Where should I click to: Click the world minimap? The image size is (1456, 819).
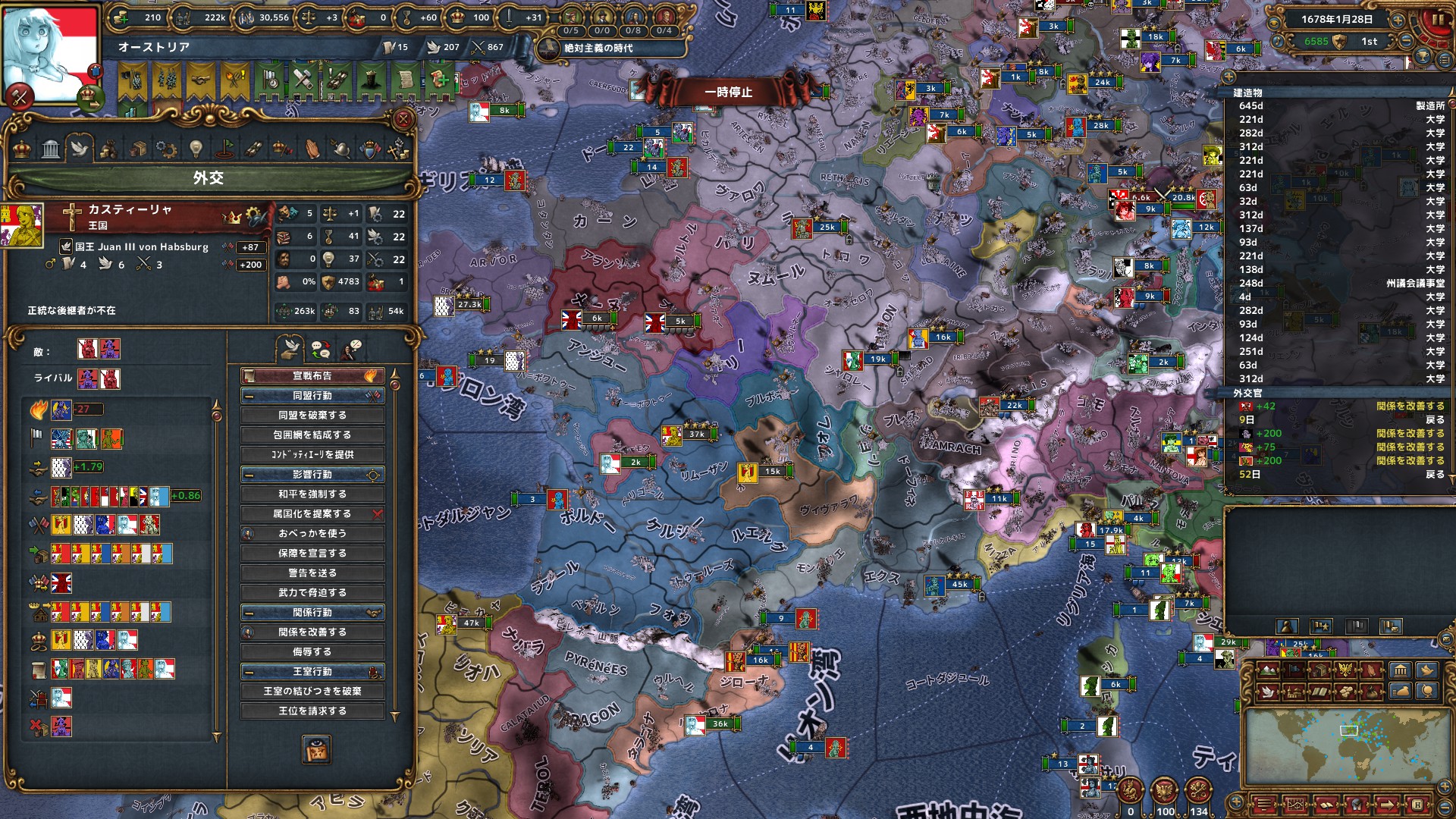pyautogui.click(x=1348, y=747)
